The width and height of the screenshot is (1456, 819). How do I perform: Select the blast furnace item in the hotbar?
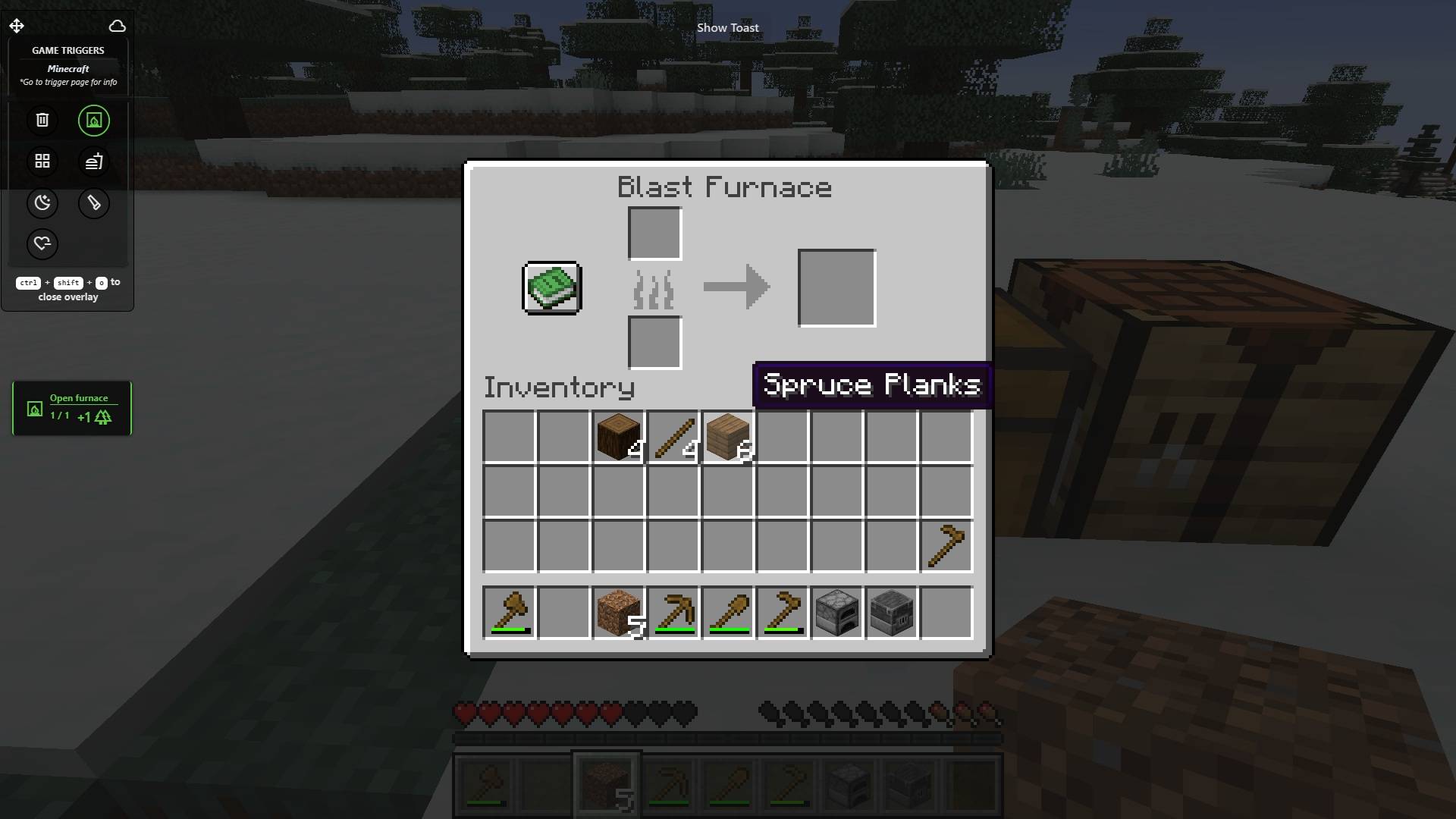pyautogui.click(x=891, y=613)
